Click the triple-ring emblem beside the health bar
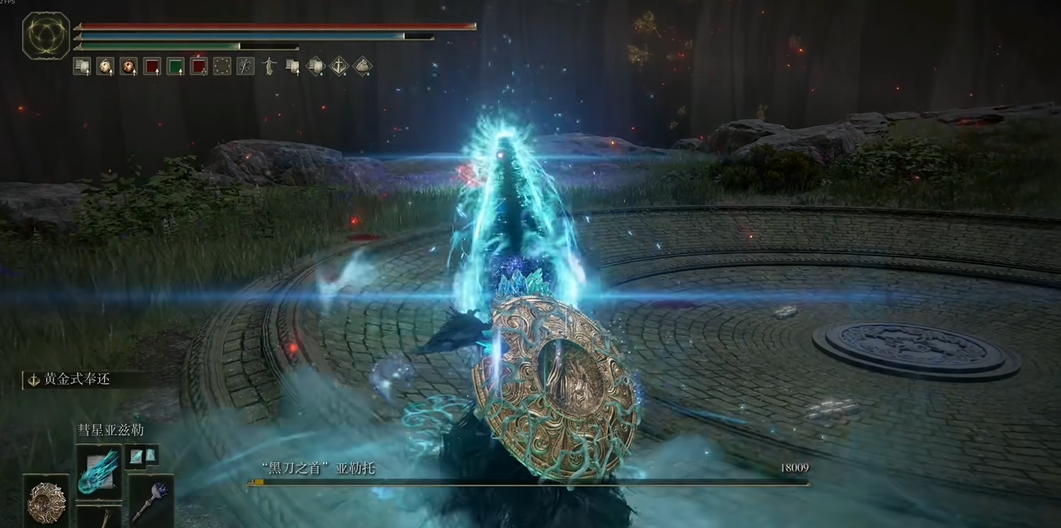 [46, 35]
